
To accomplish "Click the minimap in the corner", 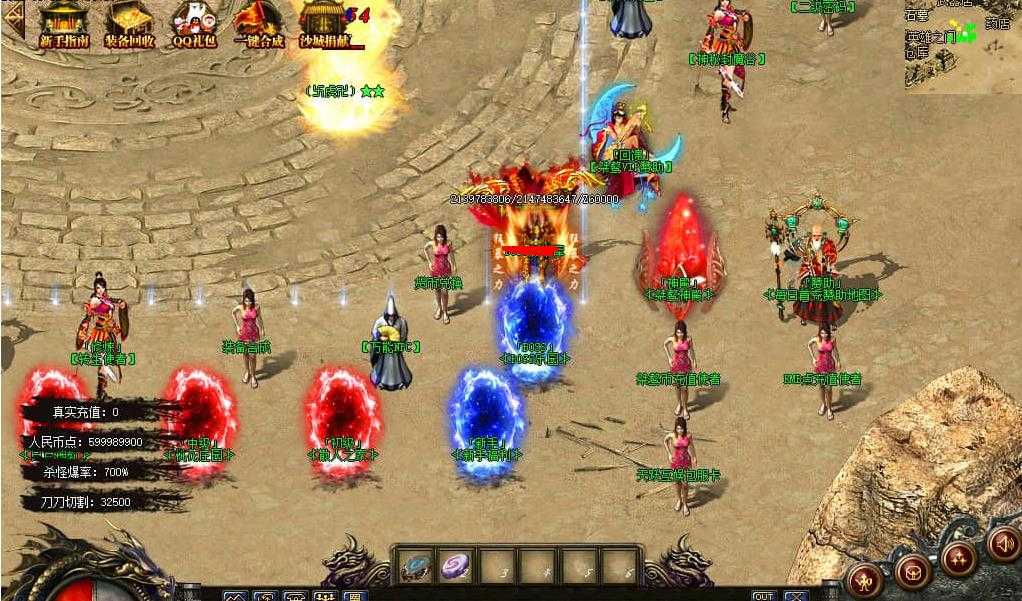I will pyautogui.click(x=962, y=45).
